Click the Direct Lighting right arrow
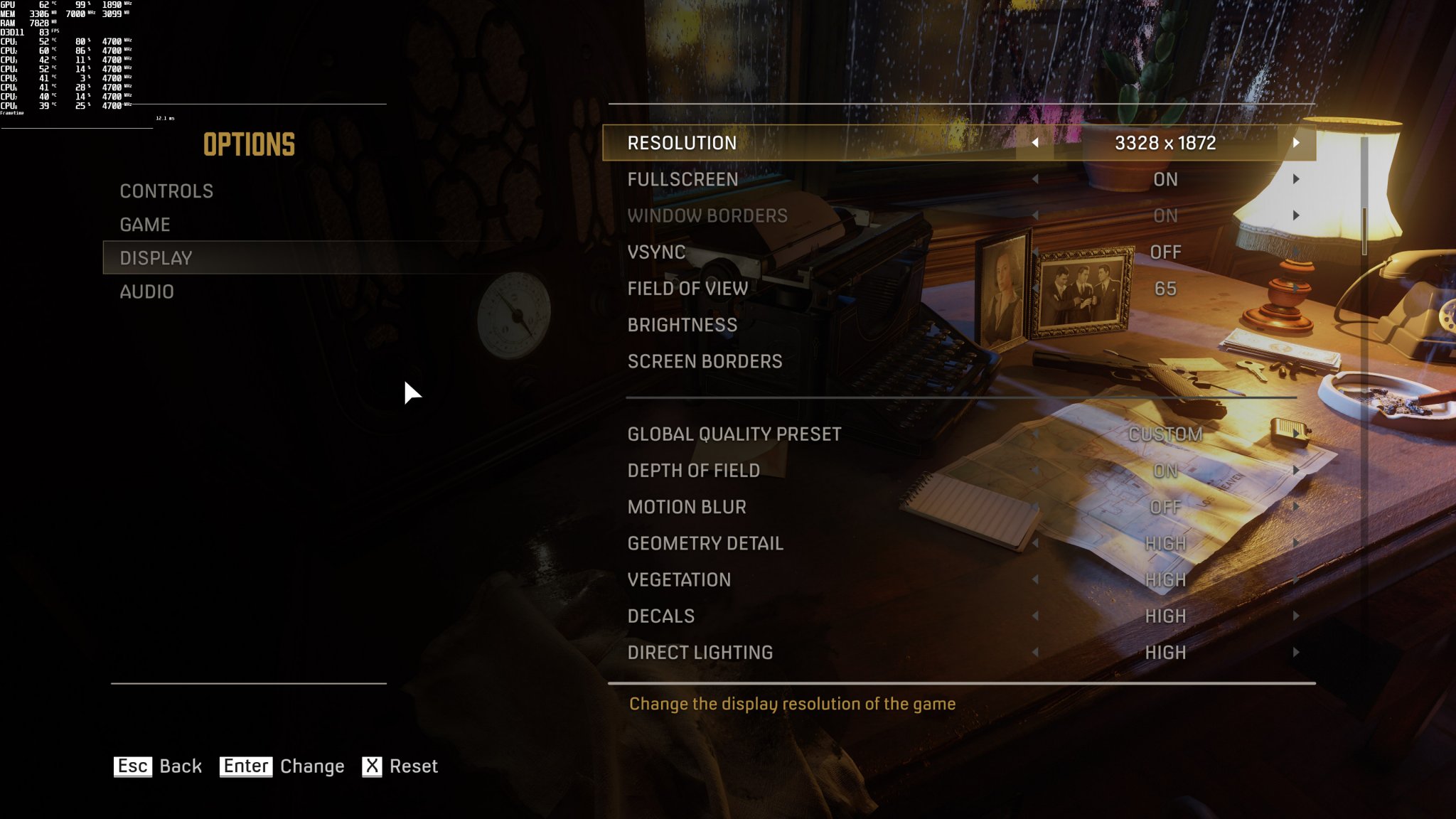The width and height of the screenshot is (1456, 819). [1297, 653]
